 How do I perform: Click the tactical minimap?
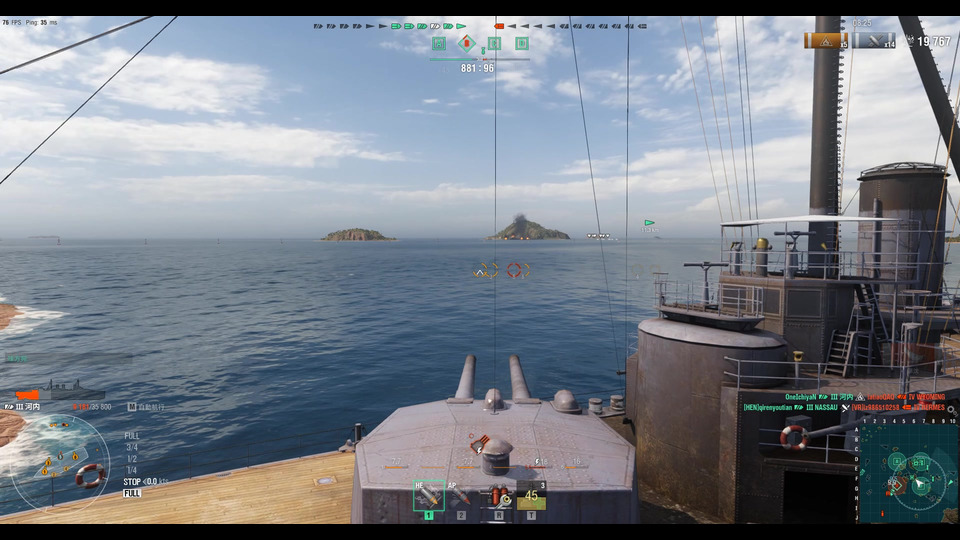click(x=908, y=472)
